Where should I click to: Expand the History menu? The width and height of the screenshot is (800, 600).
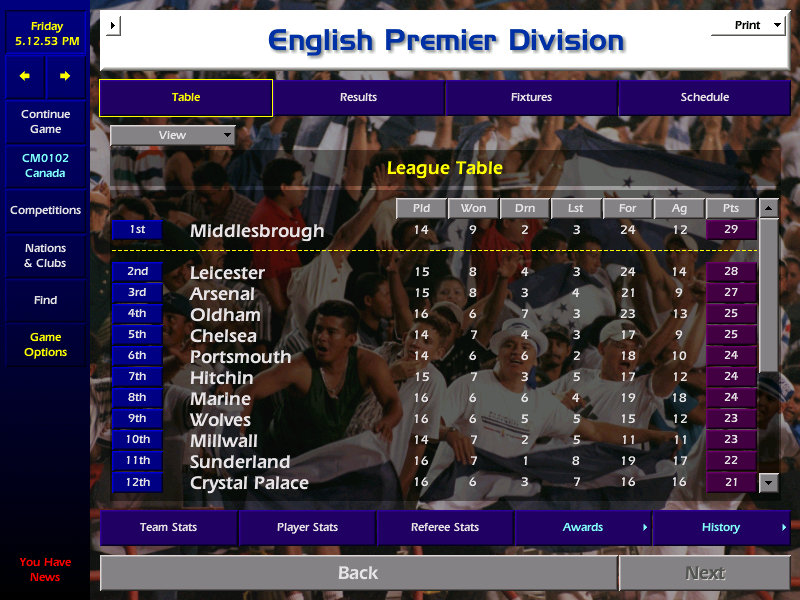(721, 527)
